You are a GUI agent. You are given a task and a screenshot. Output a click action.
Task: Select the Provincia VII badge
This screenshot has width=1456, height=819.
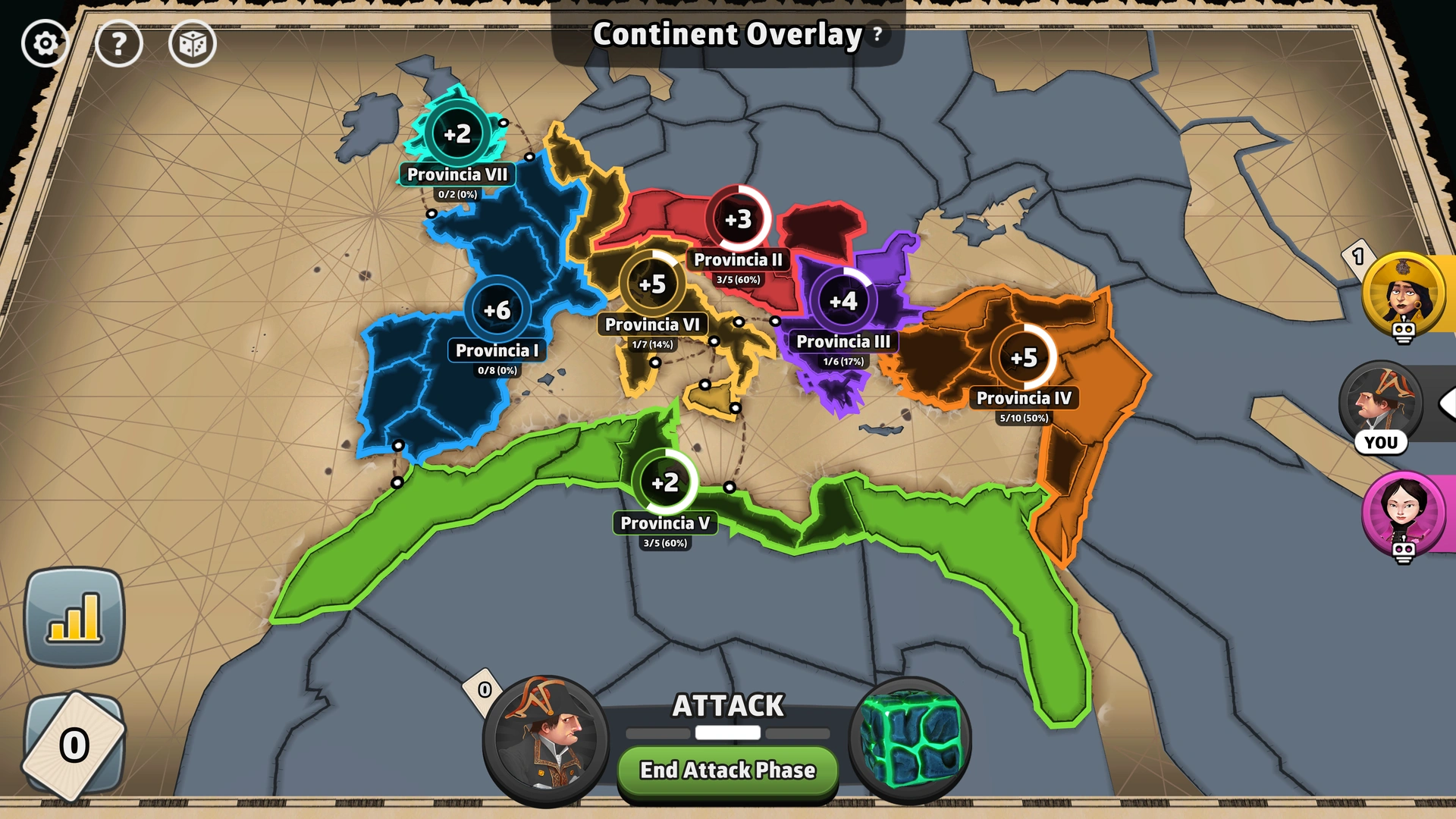(459, 174)
